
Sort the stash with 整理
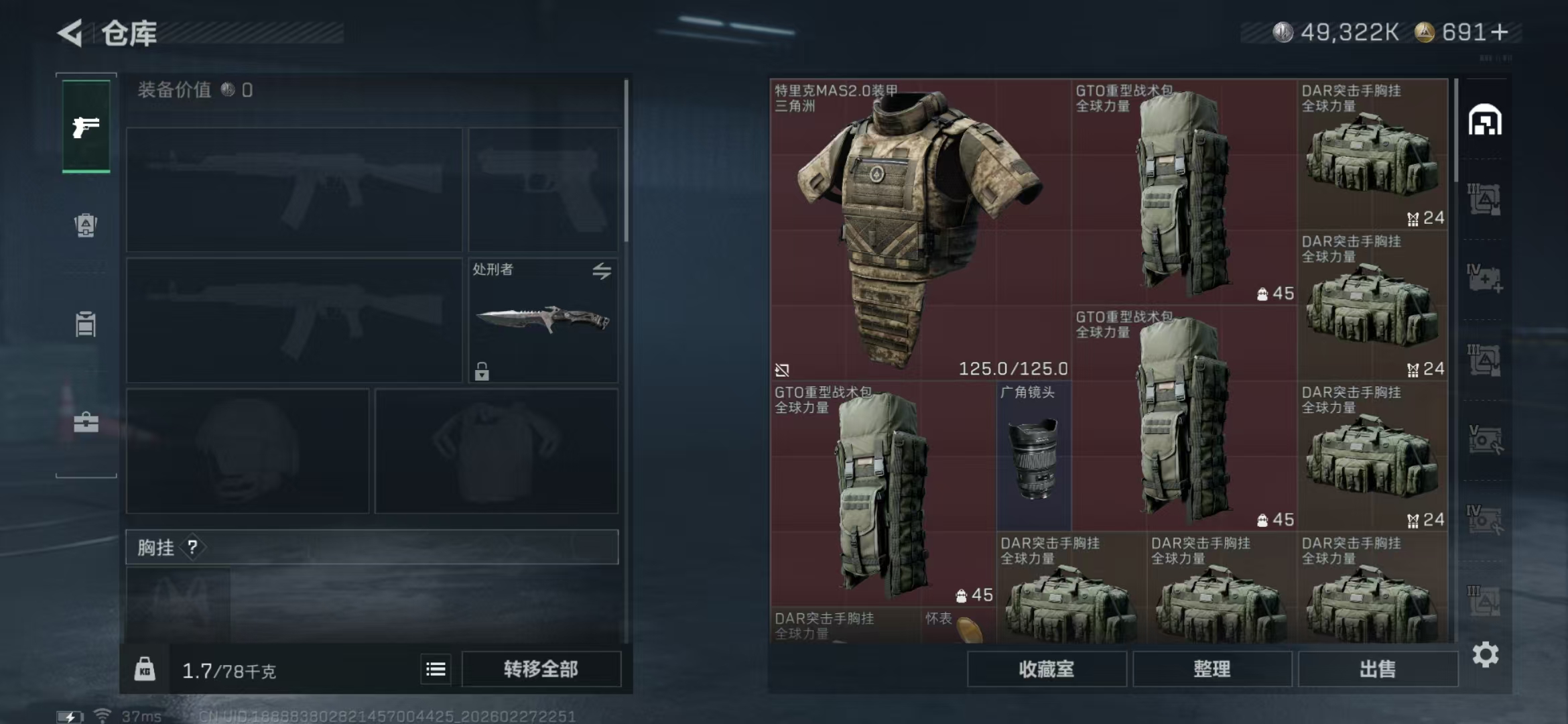[1212, 669]
